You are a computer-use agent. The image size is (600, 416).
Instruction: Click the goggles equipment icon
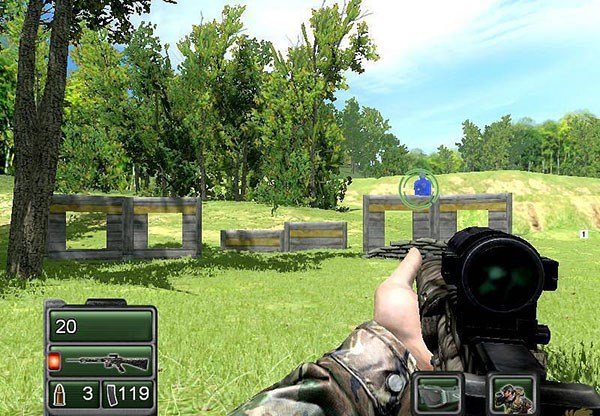tap(436, 393)
